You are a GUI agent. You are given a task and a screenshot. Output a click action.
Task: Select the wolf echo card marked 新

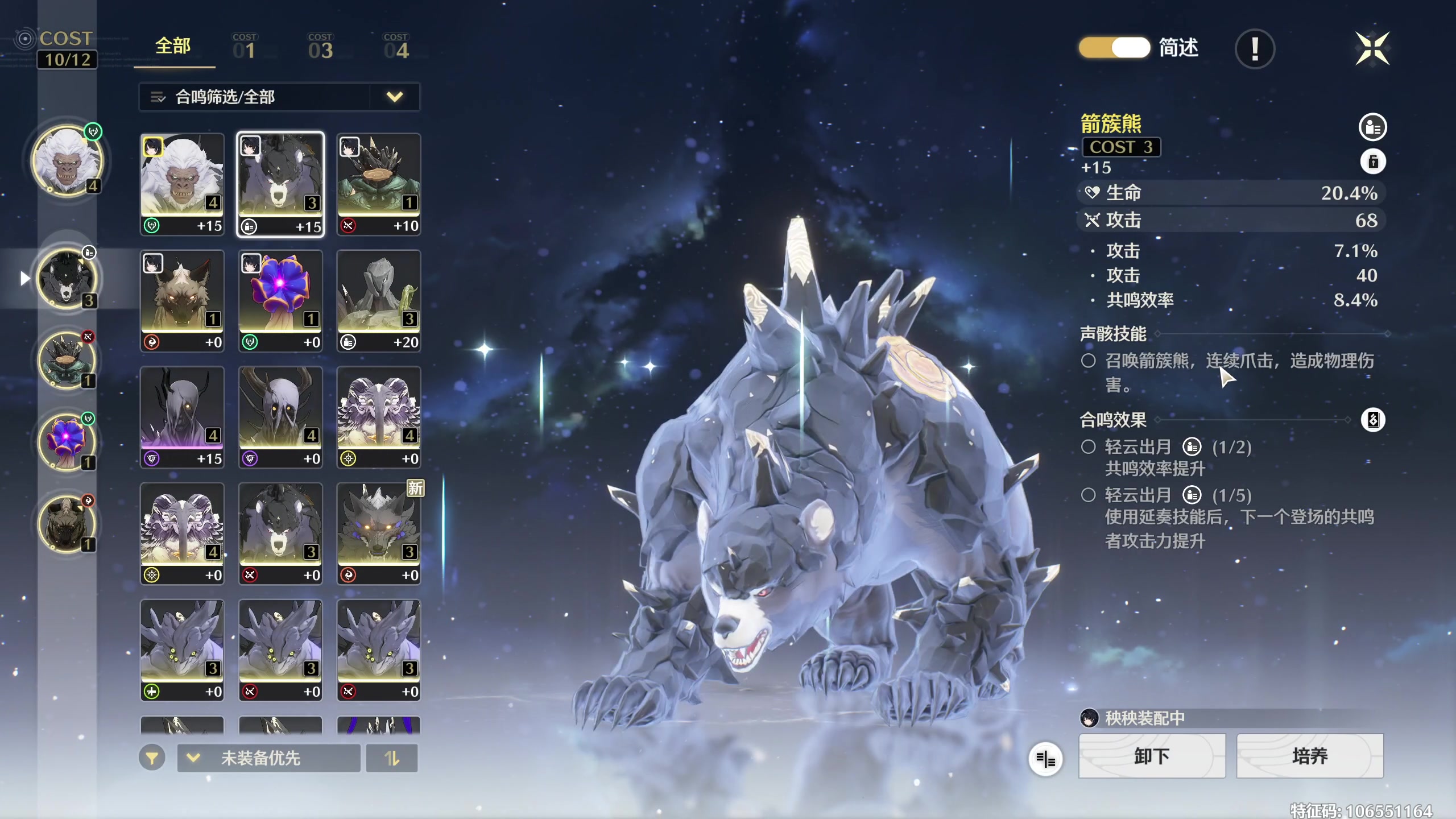tap(379, 533)
